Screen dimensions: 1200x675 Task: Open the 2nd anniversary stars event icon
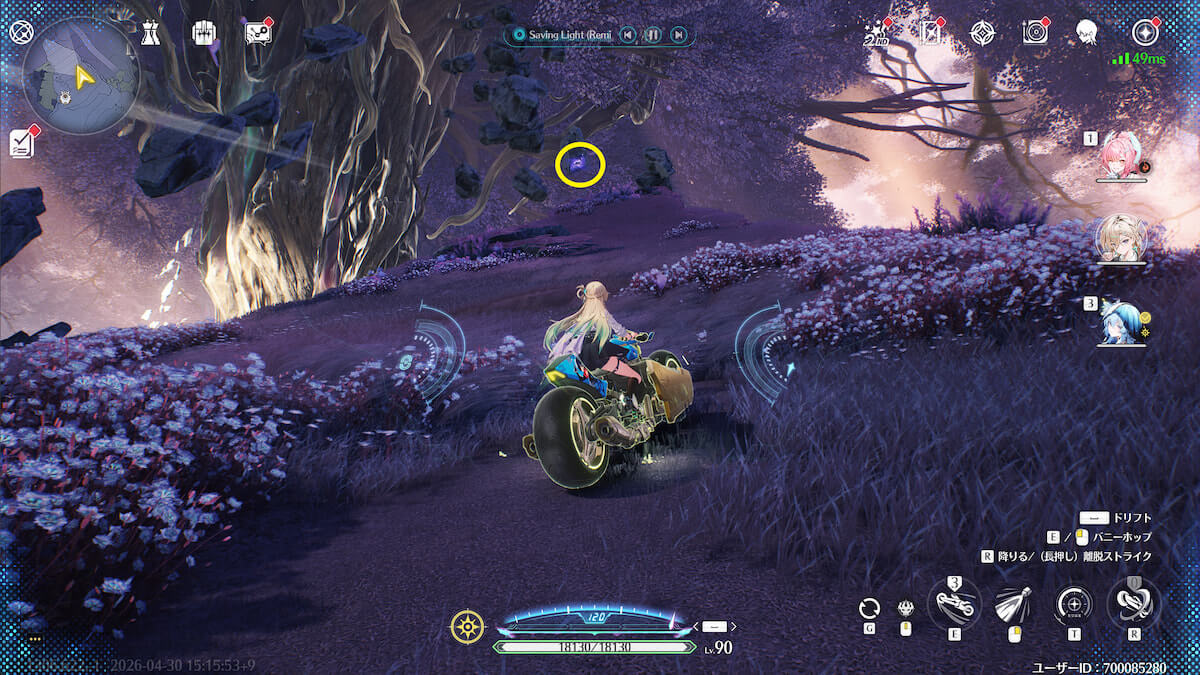pyautogui.click(x=877, y=34)
